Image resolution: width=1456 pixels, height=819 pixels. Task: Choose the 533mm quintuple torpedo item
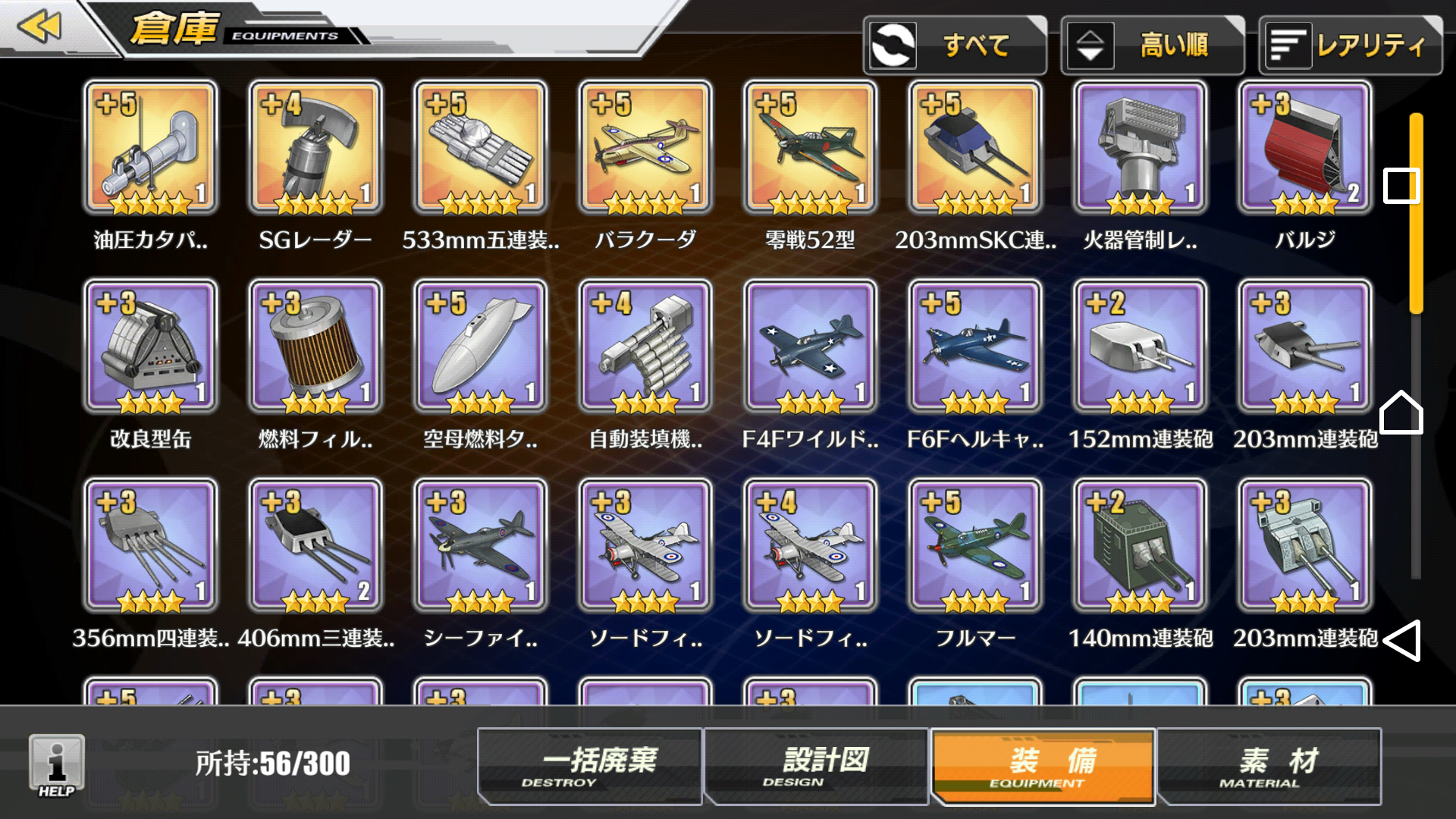pyautogui.click(x=480, y=148)
